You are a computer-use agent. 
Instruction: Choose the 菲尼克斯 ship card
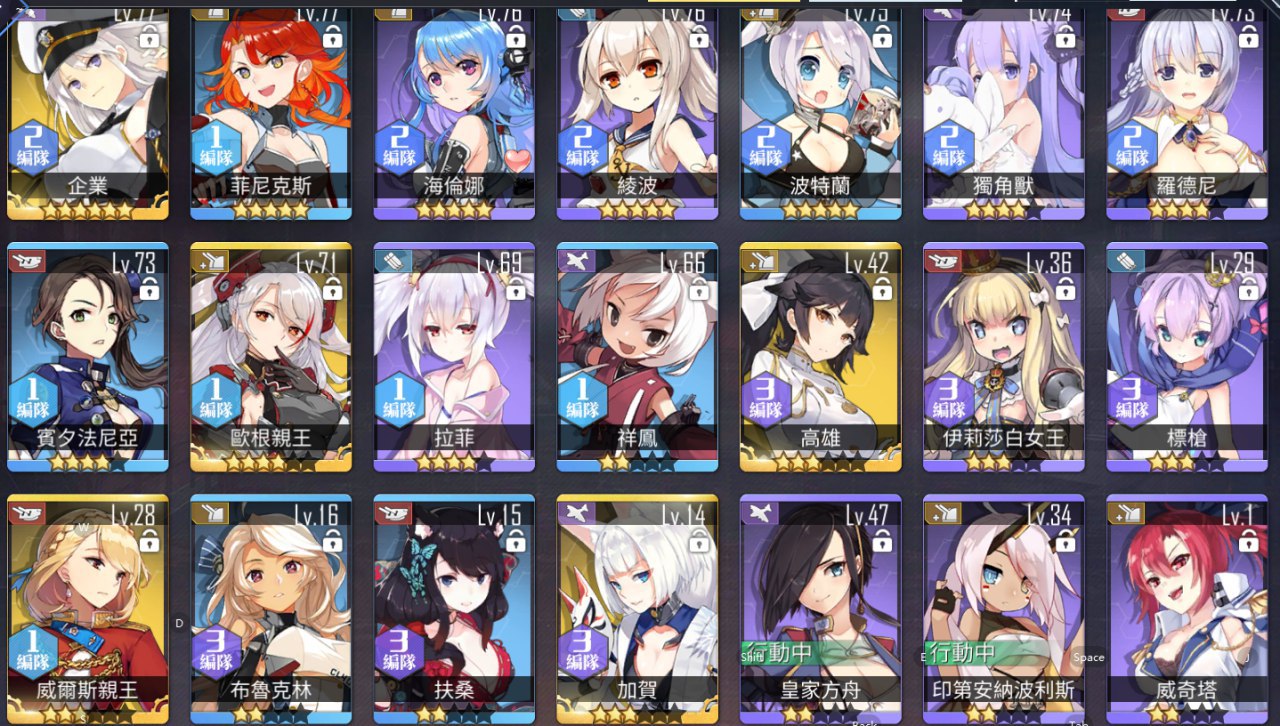(271, 110)
